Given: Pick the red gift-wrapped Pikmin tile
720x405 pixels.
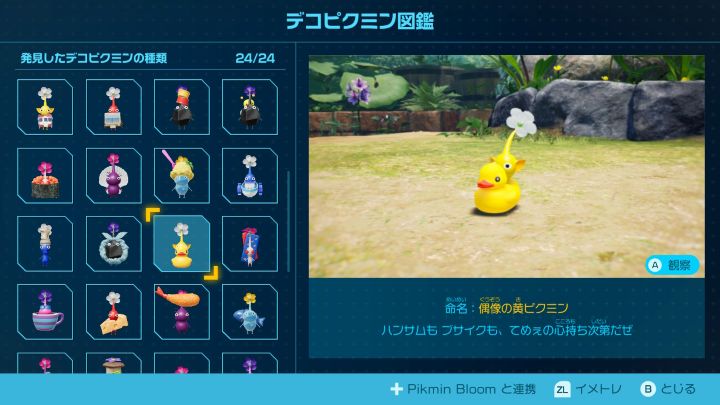Looking at the screenshot, I should (249, 244).
